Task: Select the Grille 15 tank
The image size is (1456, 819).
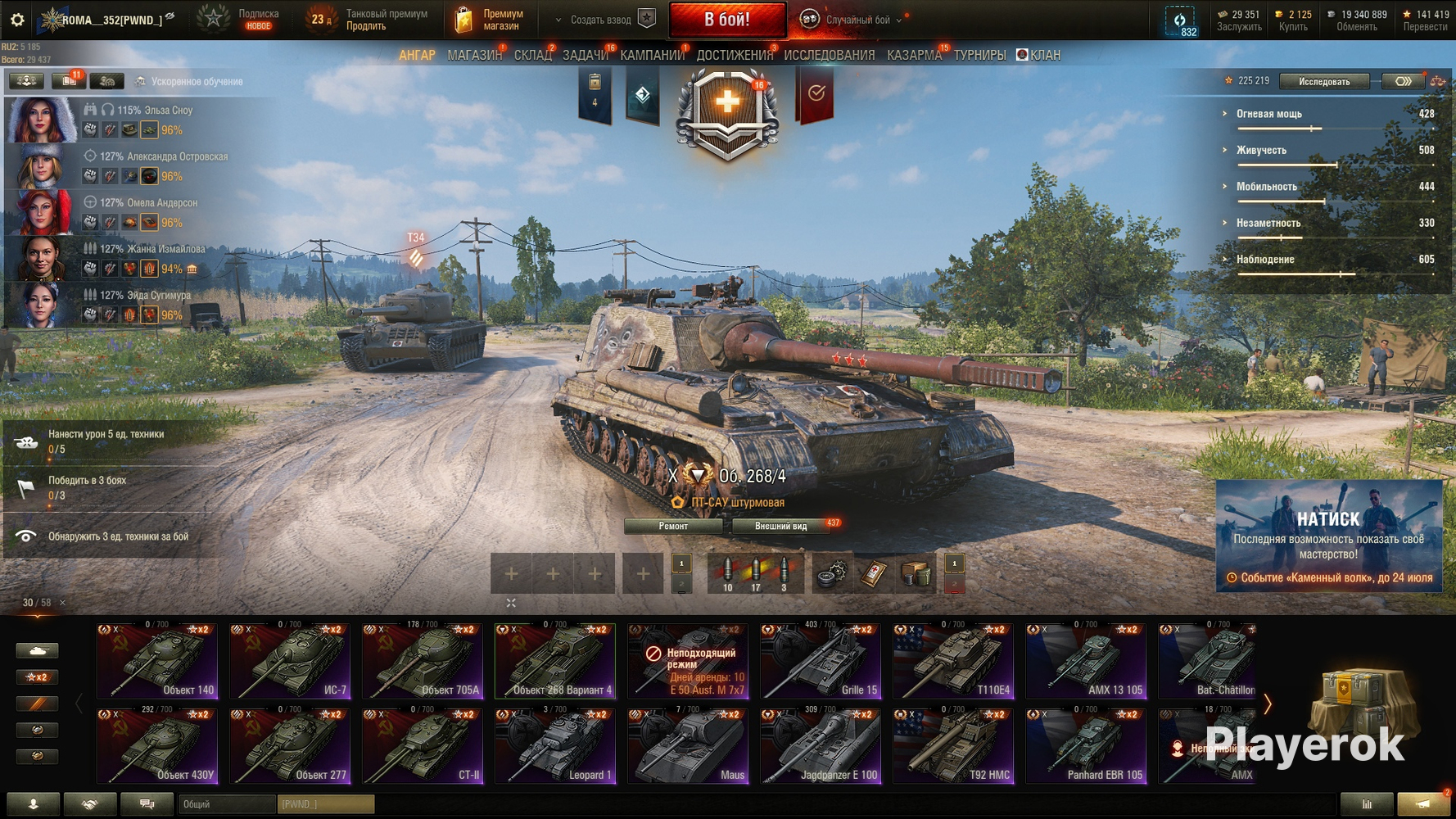Action: [821, 661]
